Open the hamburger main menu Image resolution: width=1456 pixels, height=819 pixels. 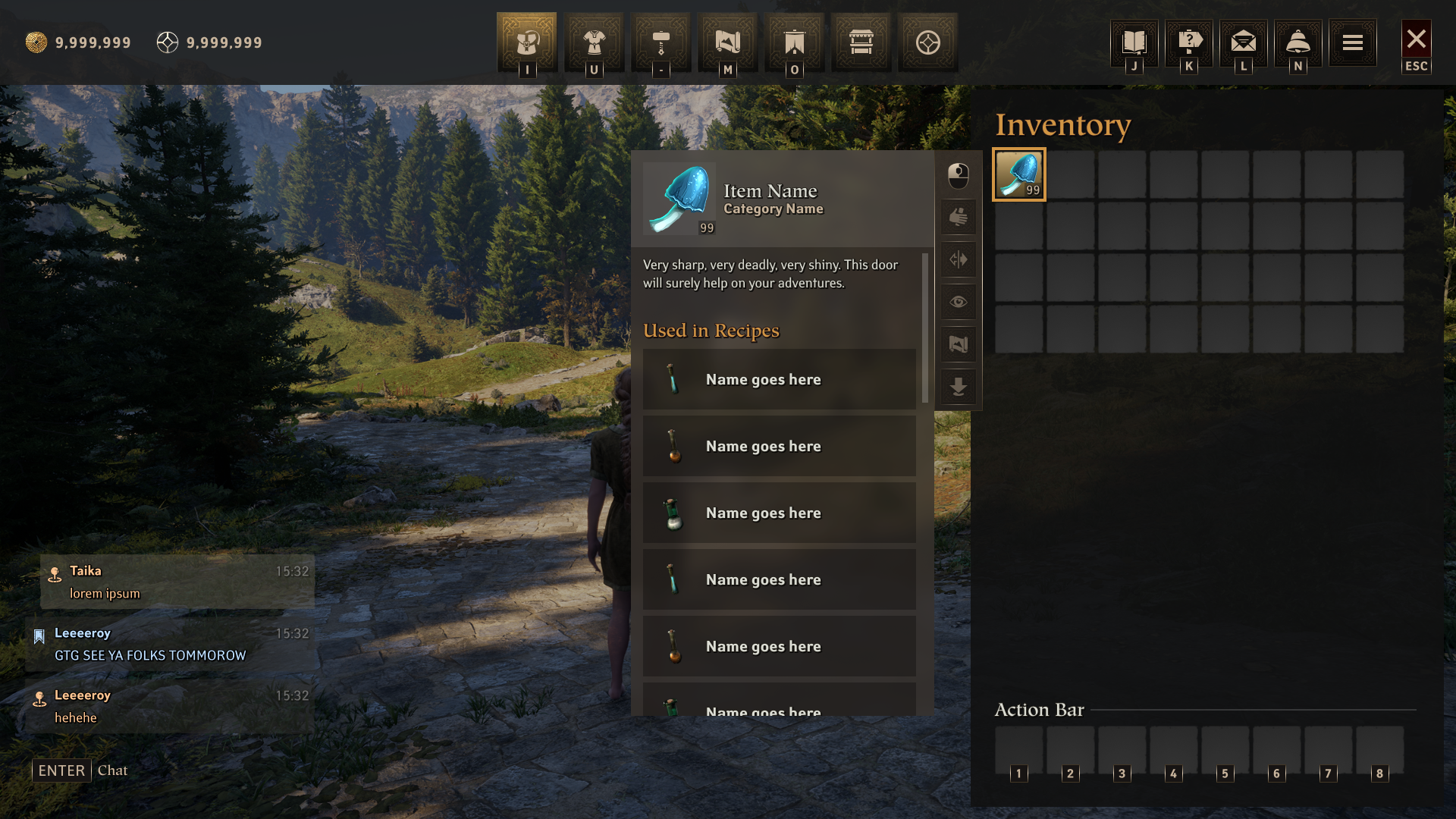coord(1353,42)
